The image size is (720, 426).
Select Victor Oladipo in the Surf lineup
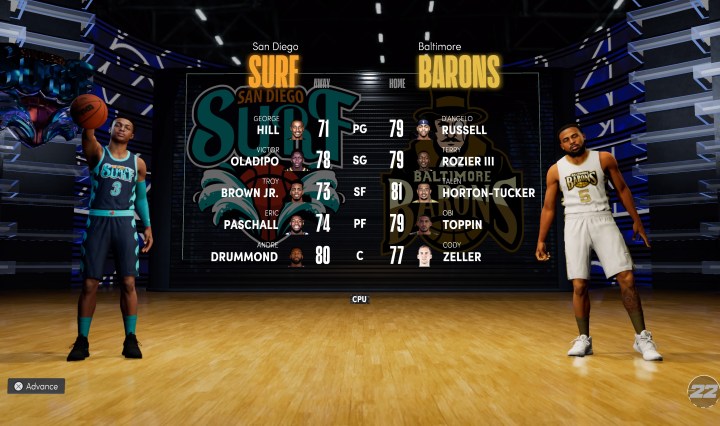coord(251,160)
